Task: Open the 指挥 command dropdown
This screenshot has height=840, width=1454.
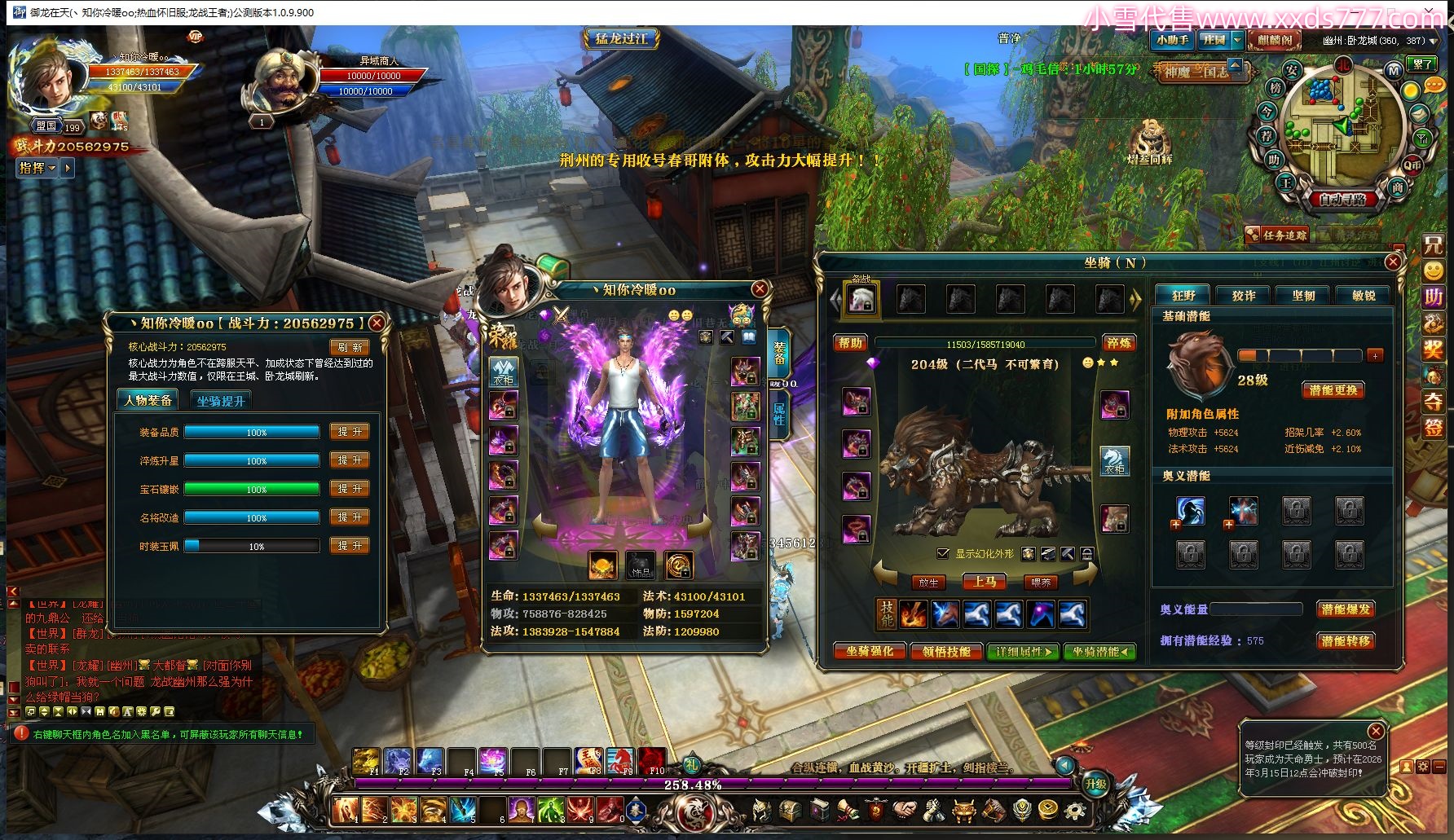Action: click(37, 168)
